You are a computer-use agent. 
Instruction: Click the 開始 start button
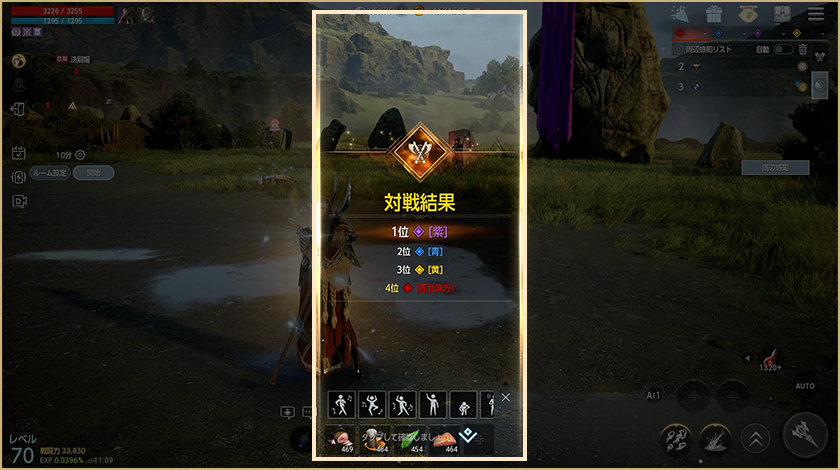tap(93, 172)
